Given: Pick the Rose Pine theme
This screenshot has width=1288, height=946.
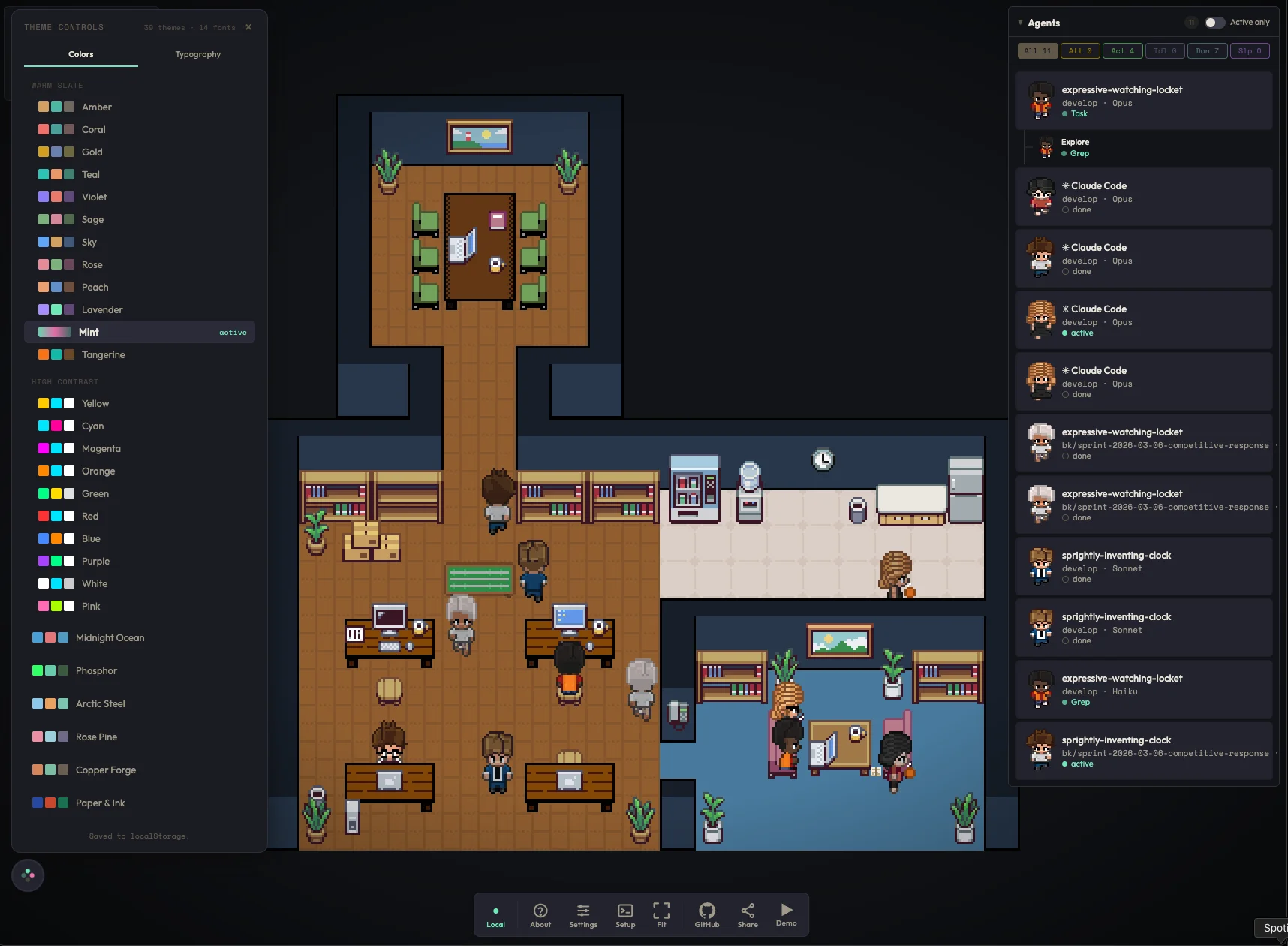Looking at the screenshot, I should tap(96, 737).
